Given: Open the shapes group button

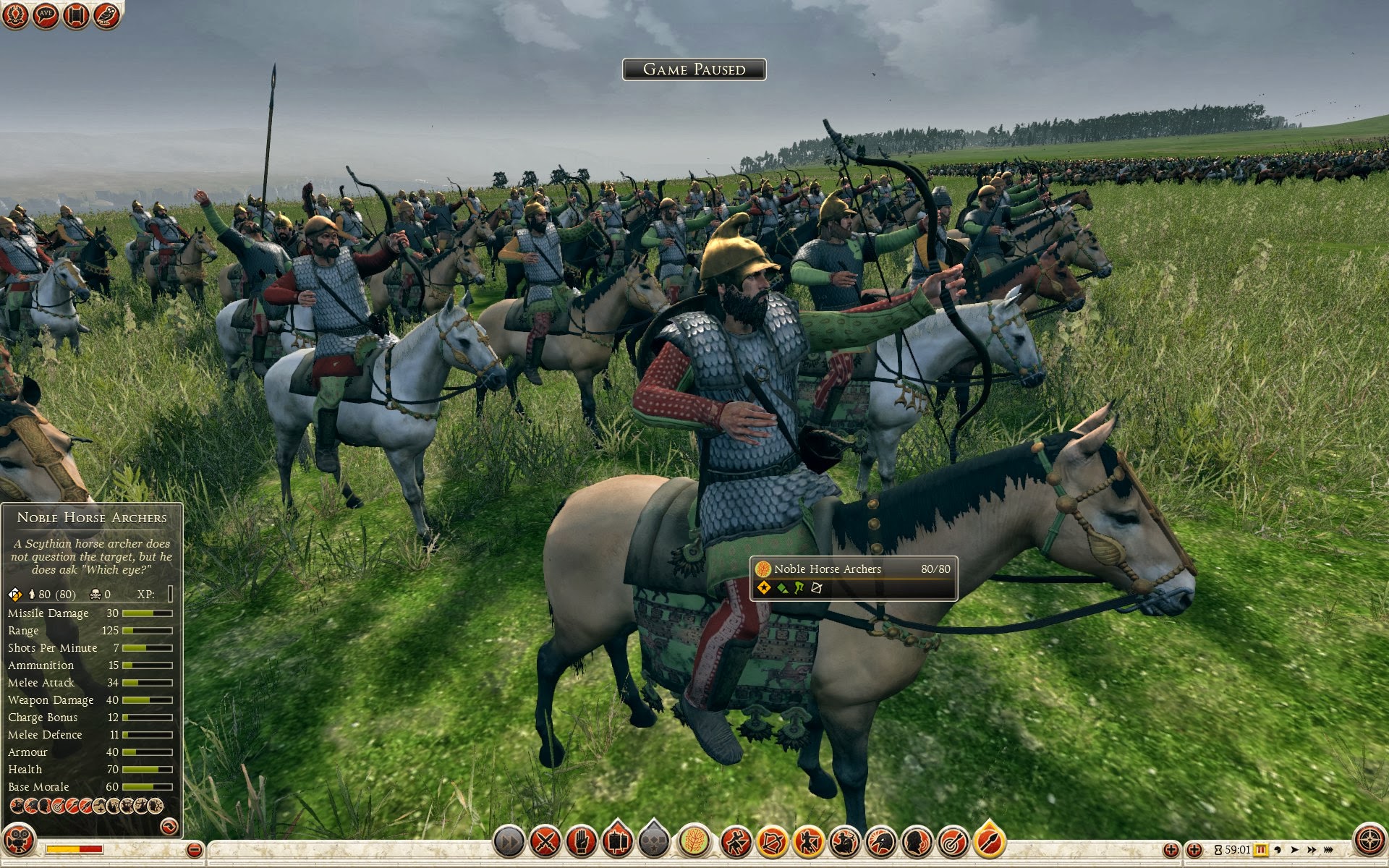Looking at the screenshot, I should [x=654, y=842].
